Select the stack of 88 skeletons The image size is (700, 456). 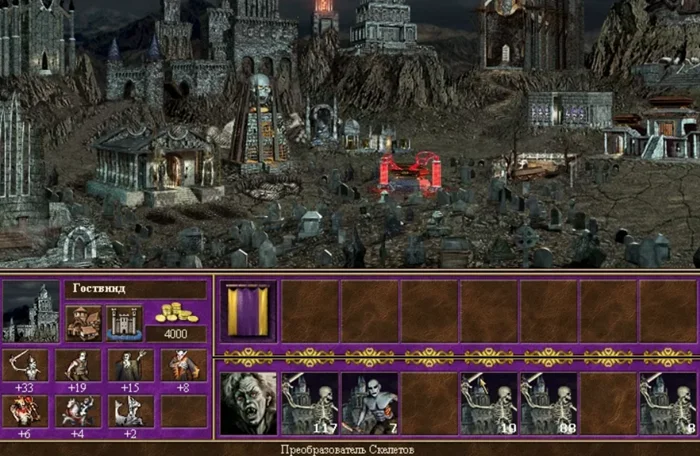coord(548,403)
